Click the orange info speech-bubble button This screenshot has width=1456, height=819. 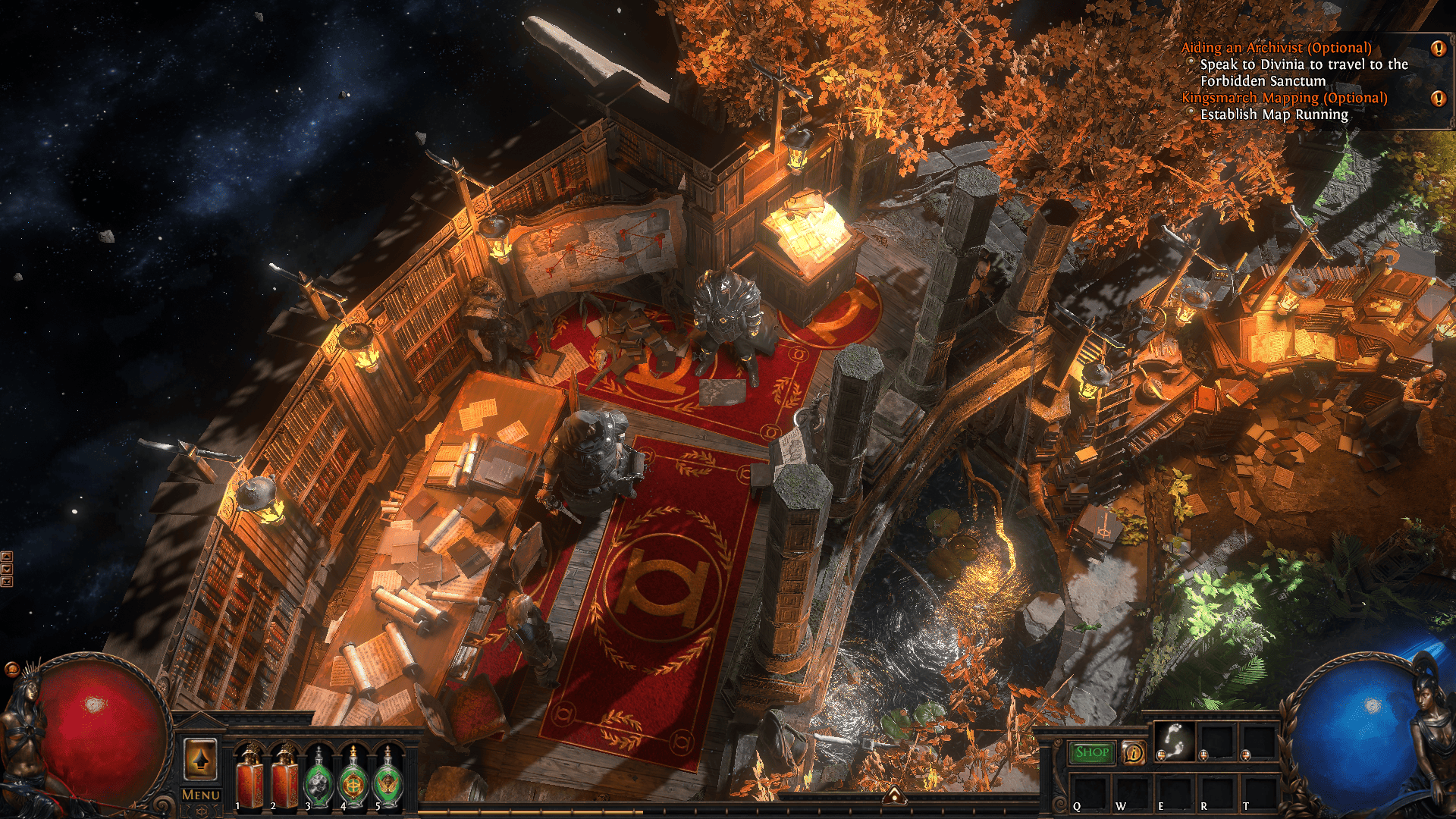(x=1134, y=753)
